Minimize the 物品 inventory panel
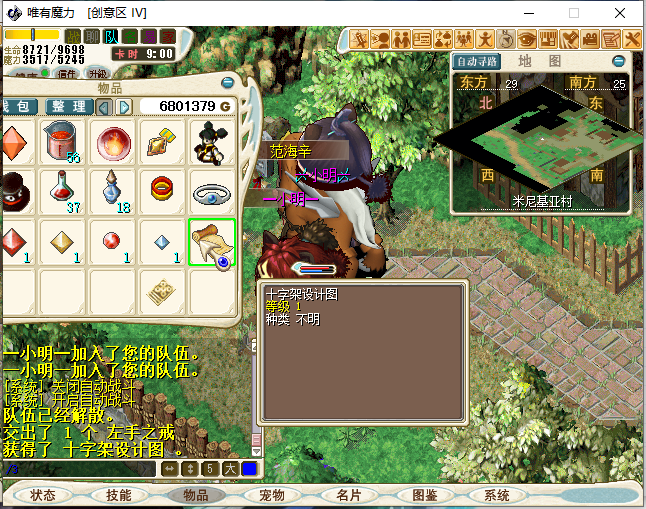The width and height of the screenshot is (646, 509). 228,82
